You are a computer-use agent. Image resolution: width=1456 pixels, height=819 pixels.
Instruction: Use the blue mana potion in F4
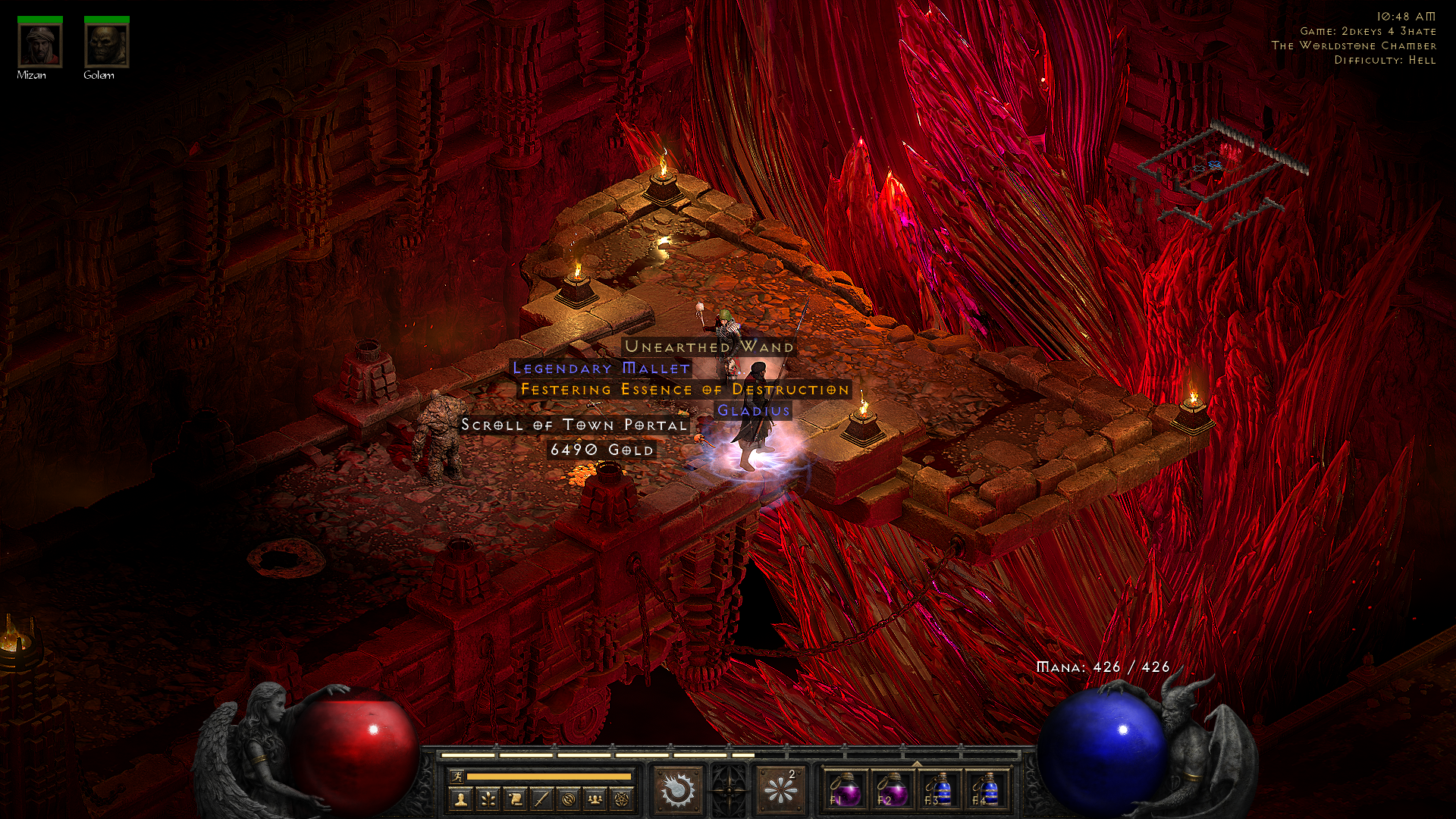[987, 790]
